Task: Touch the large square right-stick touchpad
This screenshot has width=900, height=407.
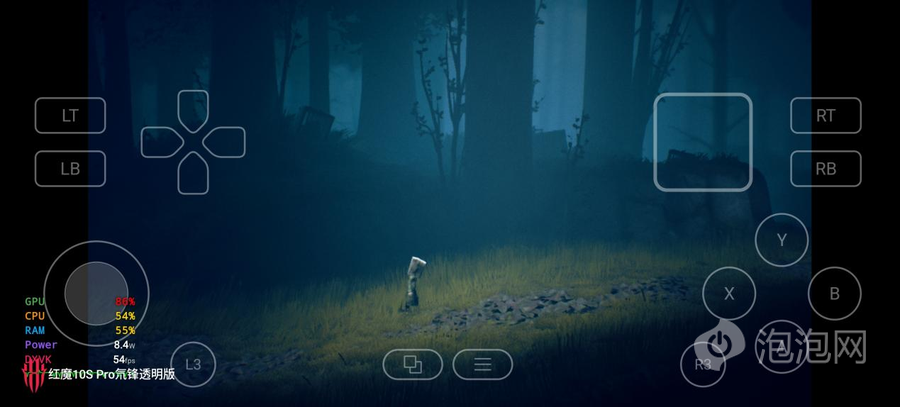Action: [x=702, y=142]
